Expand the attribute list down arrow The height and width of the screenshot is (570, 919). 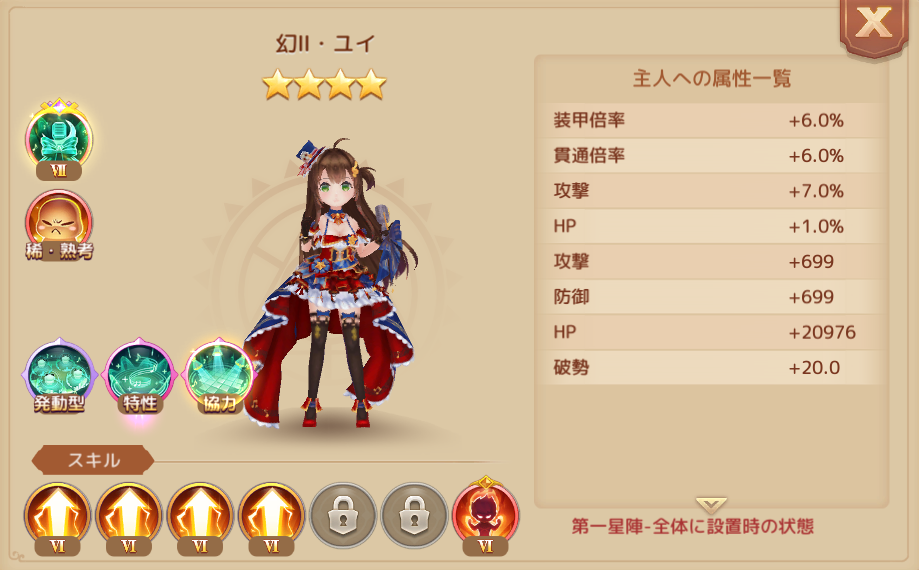[711, 505]
